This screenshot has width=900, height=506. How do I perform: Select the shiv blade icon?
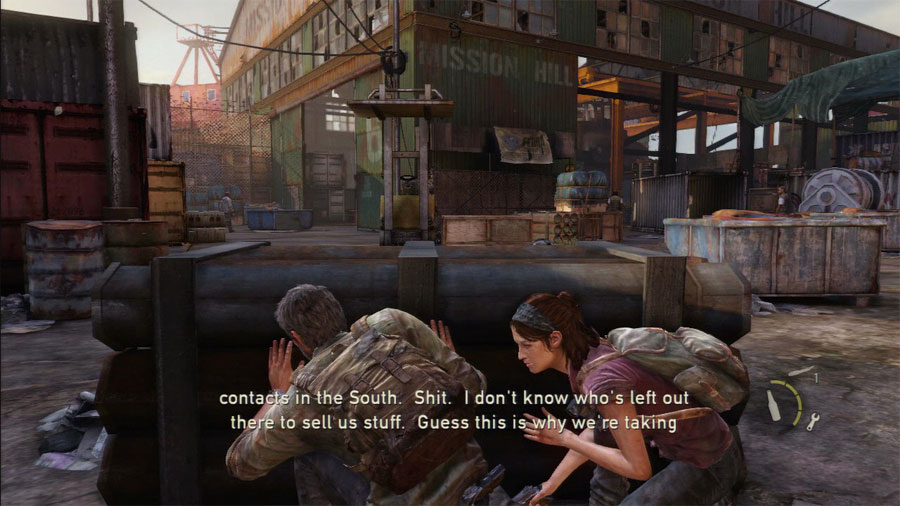coord(801,372)
